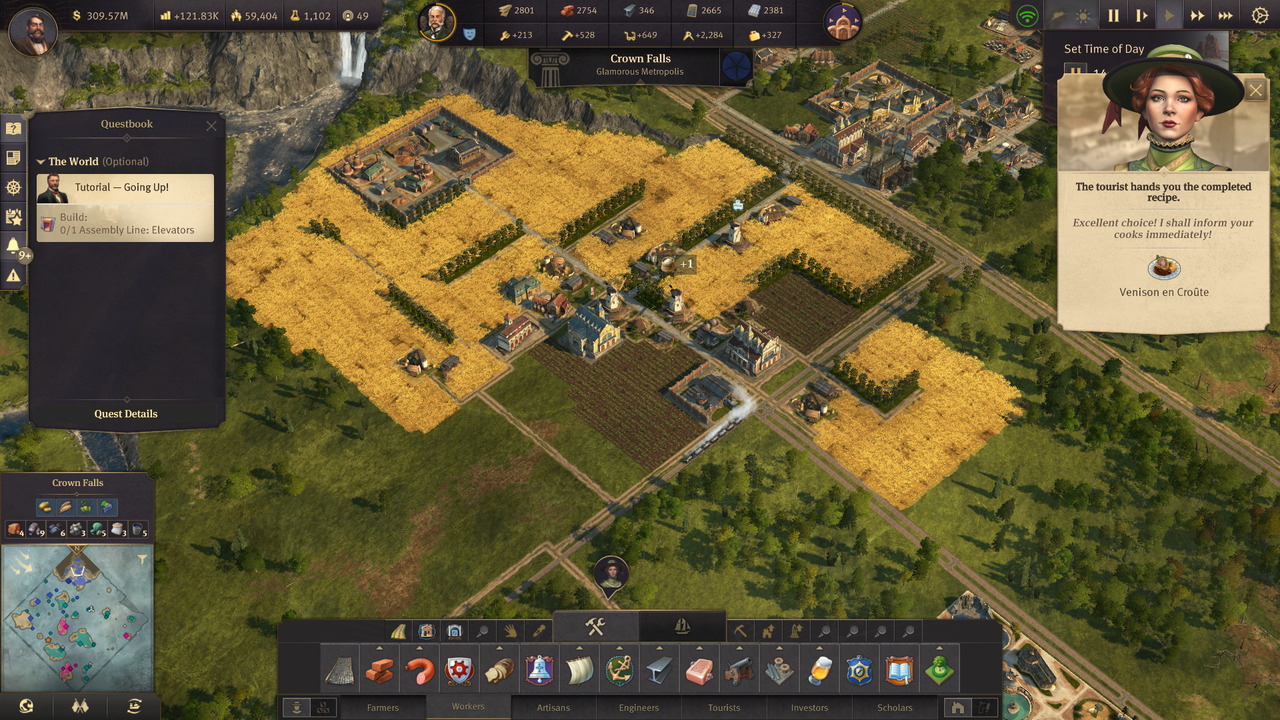1280x720 pixels.
Task: Open the Engineers building tab
Action: [639, 707]
